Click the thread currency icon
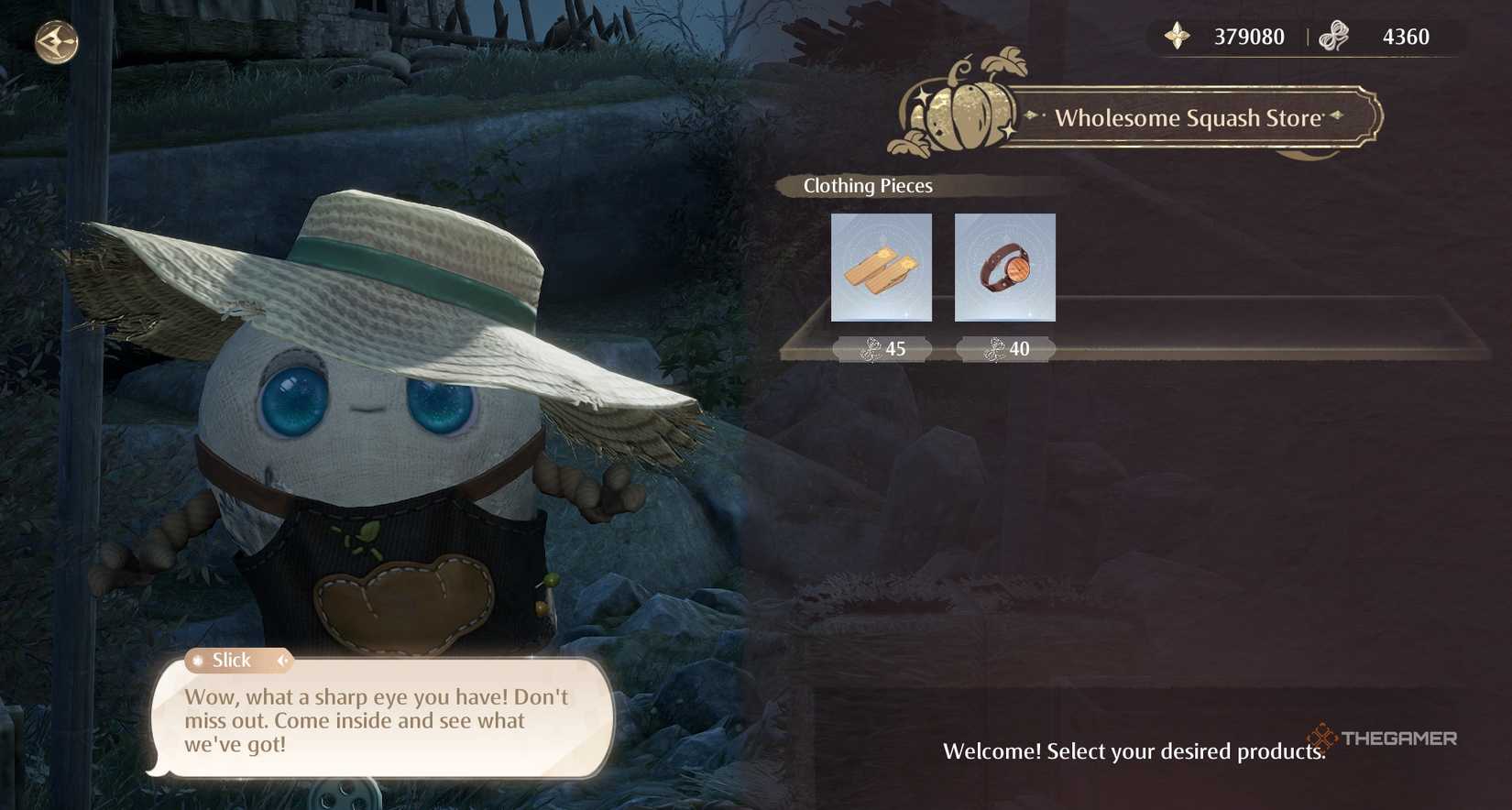The height and width of the screenshot is (810, 1512). point(1336,37)
